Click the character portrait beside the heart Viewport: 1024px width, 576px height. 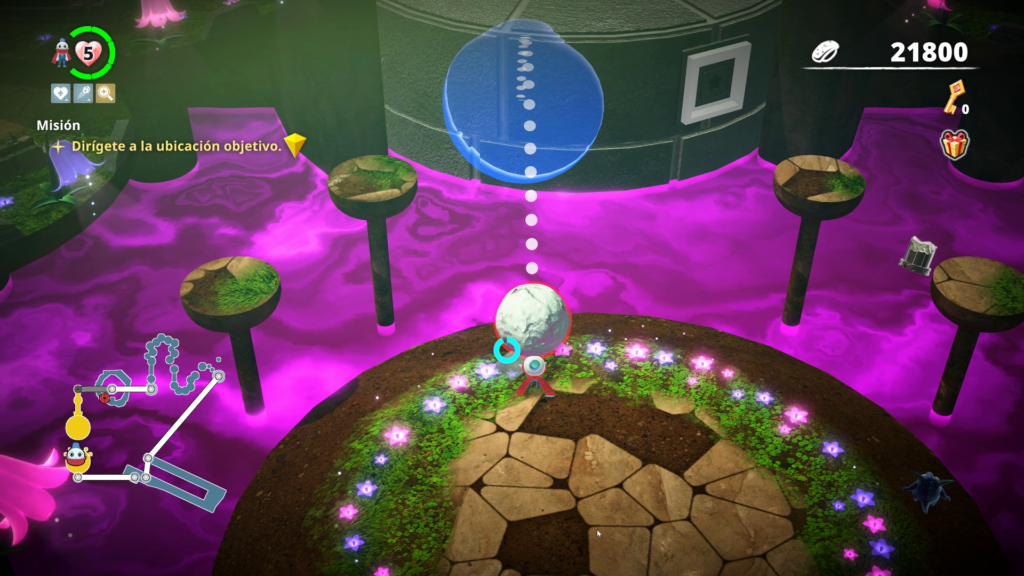point(62,52)
